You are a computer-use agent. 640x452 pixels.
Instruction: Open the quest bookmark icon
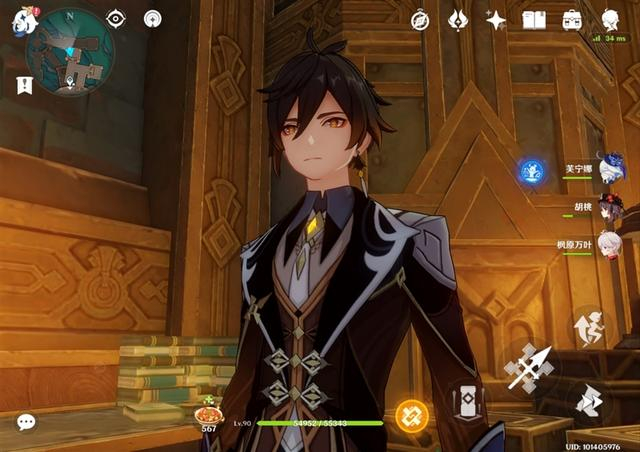(x=25, y=85)
